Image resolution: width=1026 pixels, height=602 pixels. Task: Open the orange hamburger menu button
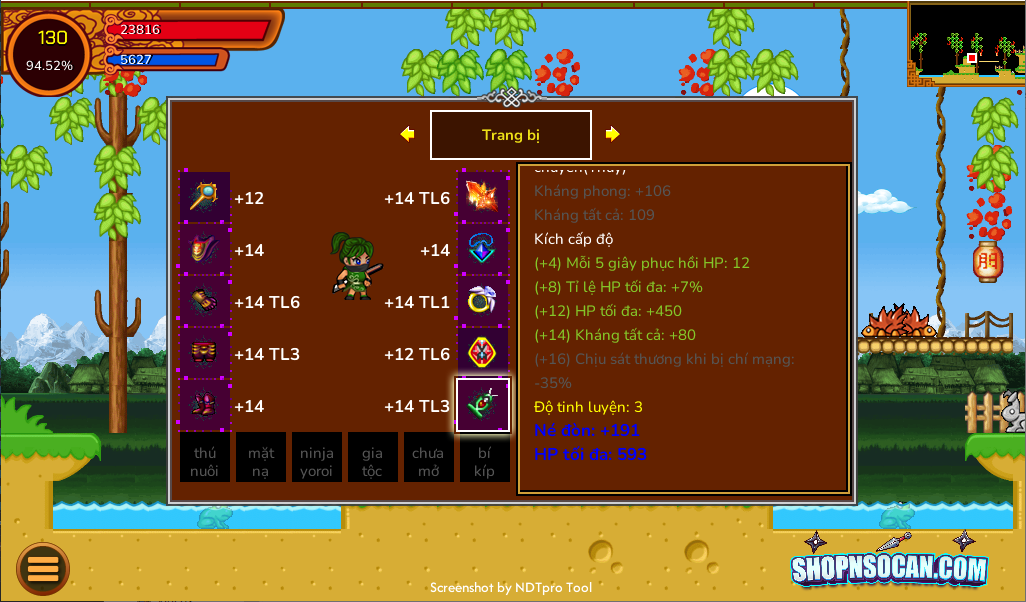click(x=43, y=569)
